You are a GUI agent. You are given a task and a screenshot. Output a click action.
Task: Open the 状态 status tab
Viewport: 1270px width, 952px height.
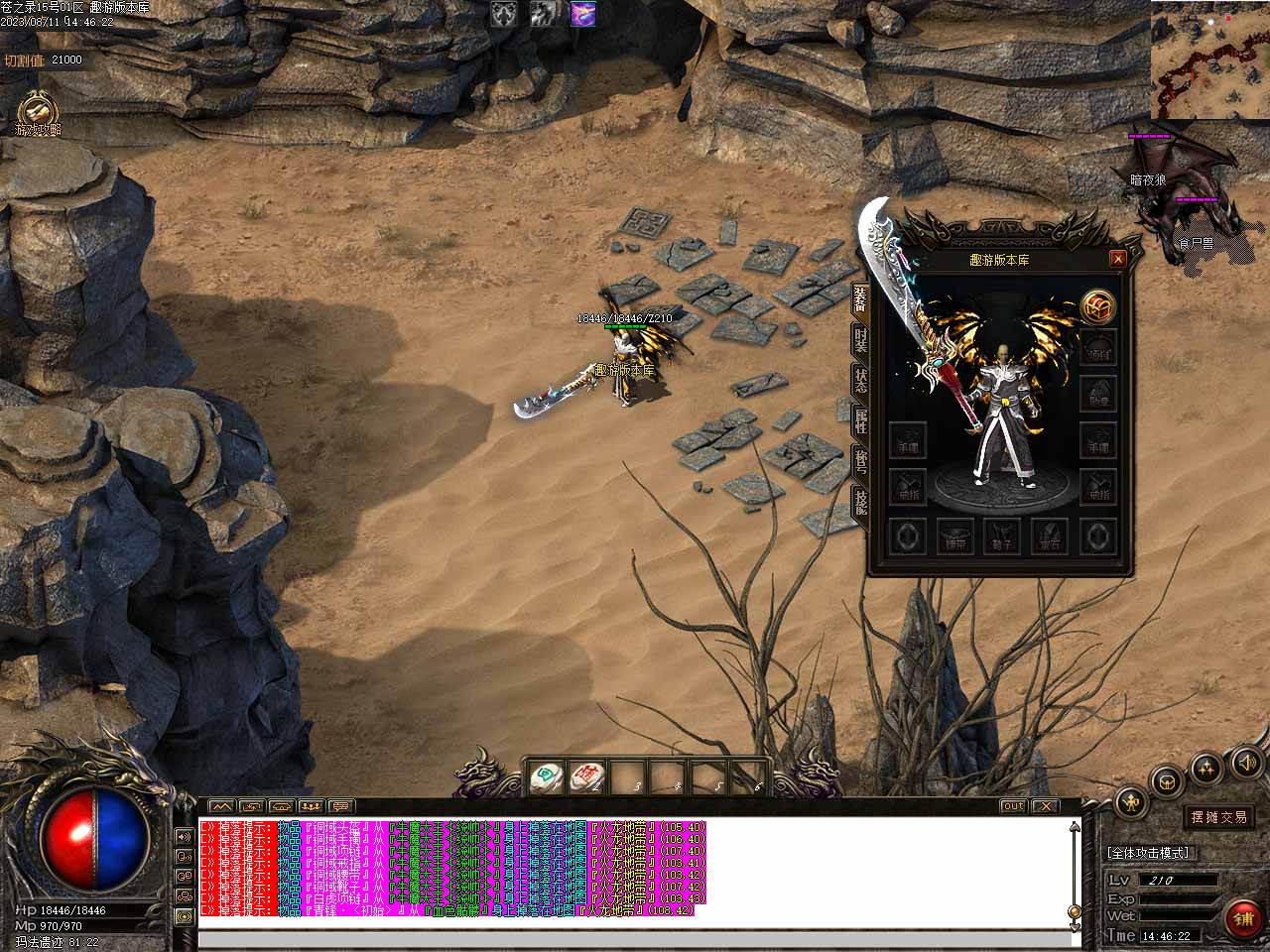[x=860, y=381]
